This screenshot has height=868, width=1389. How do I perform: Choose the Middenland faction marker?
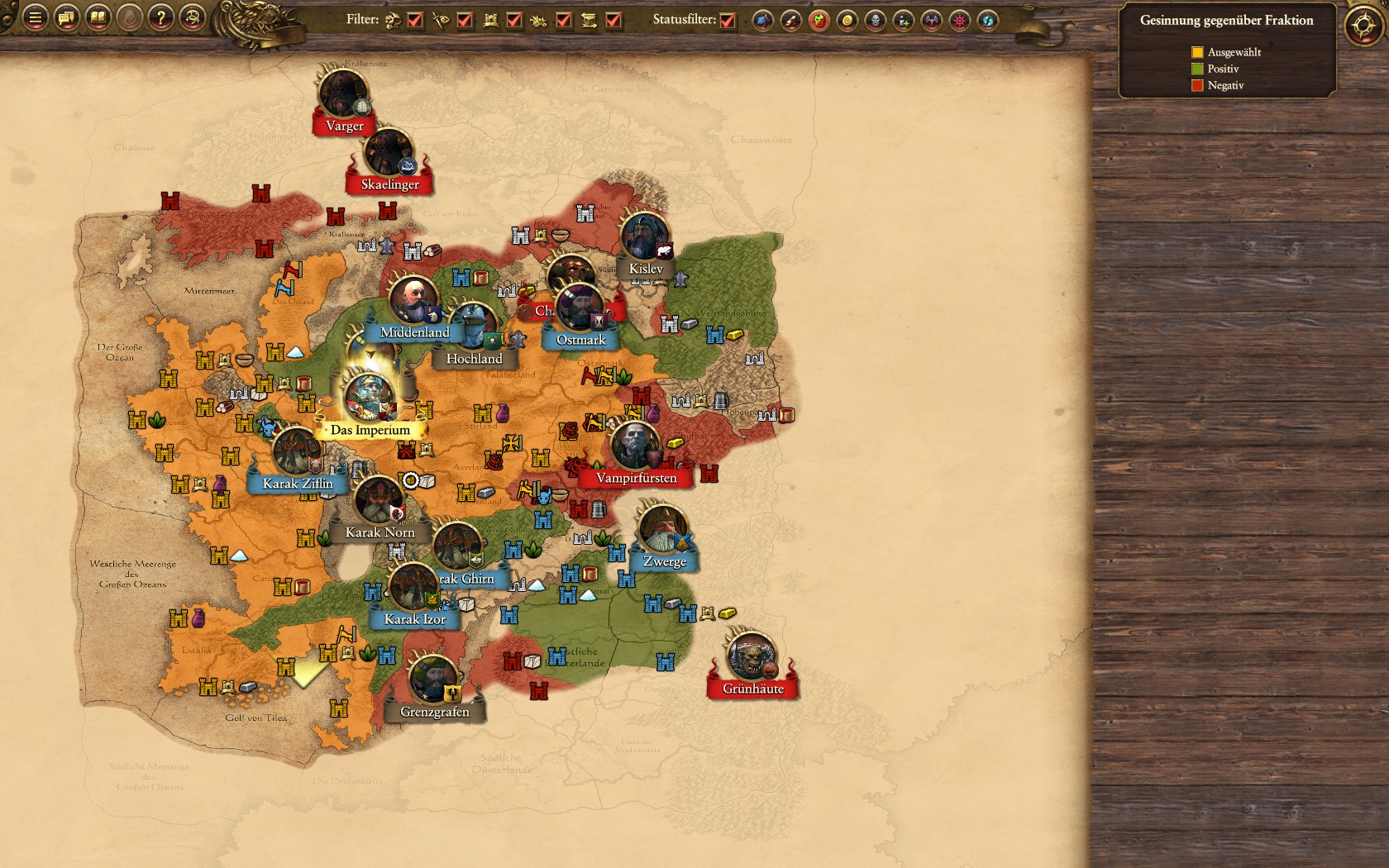tap(413, 301)
